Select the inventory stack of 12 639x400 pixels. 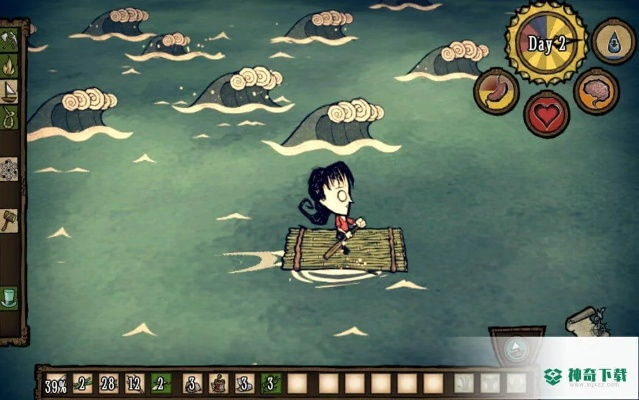click(x=135, y=384)
